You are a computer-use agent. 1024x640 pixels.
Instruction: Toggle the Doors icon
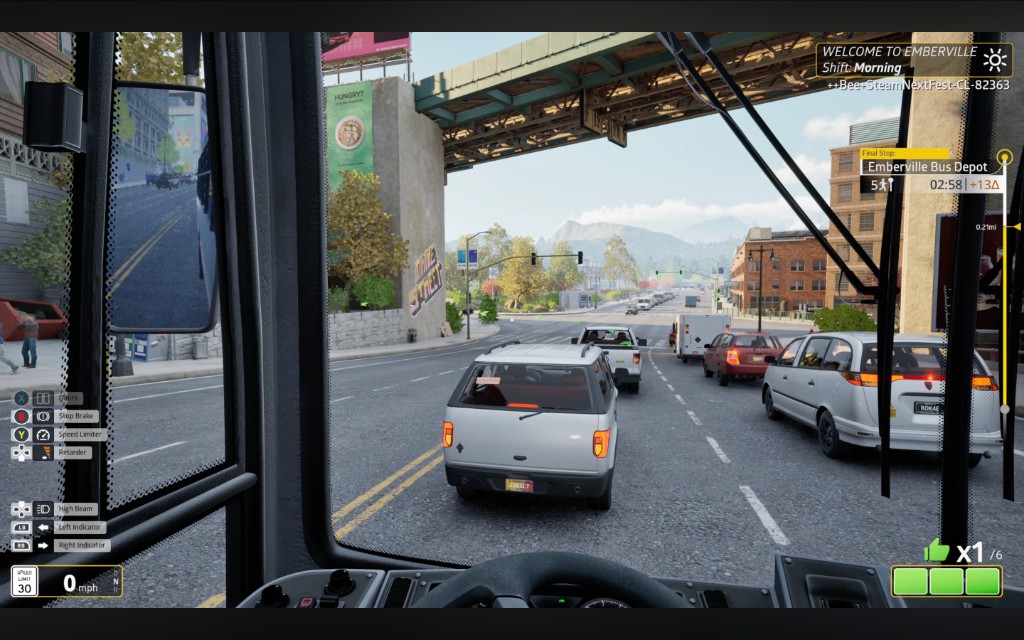tap(43, 397)
